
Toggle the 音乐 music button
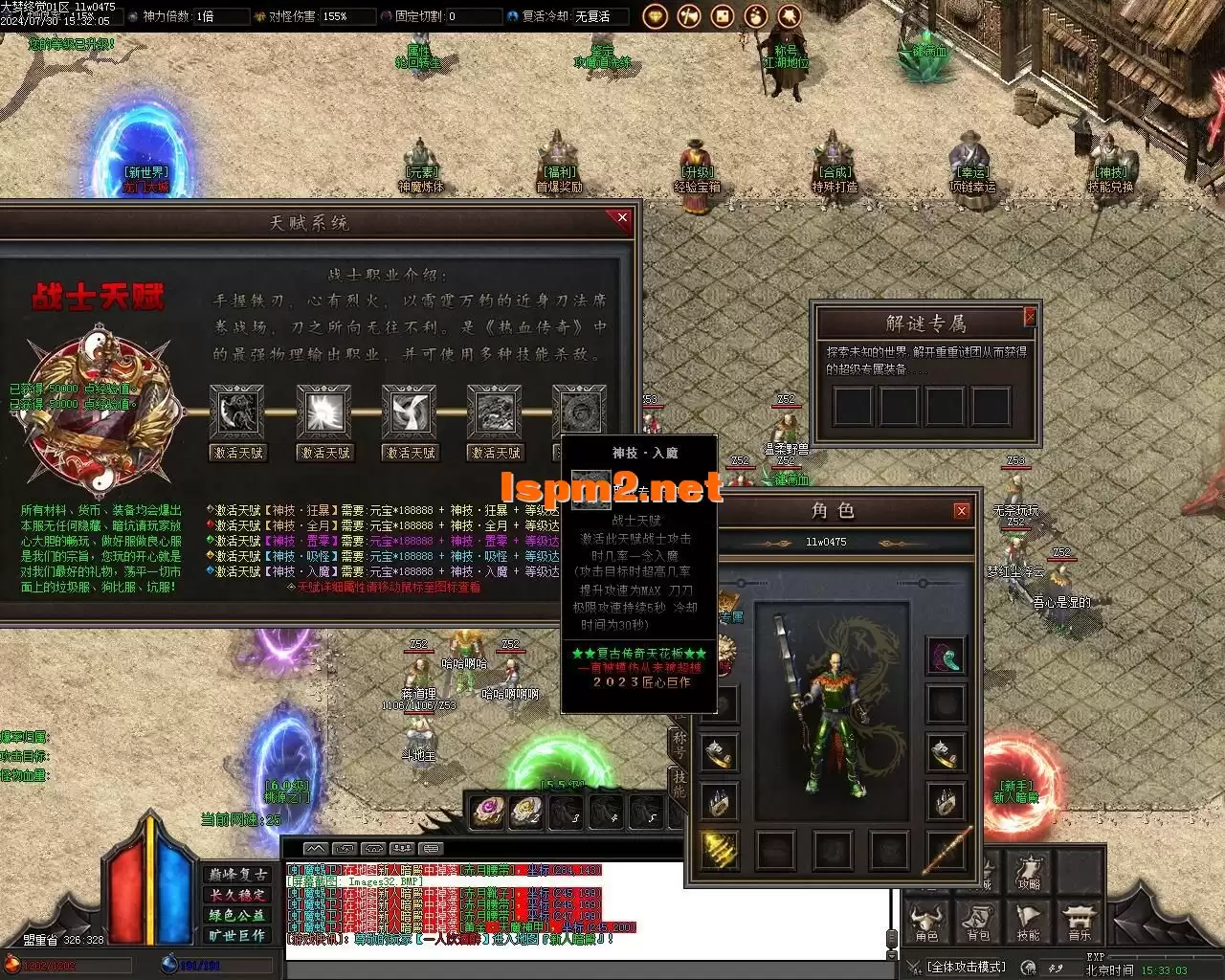[x=1079, y=923]
